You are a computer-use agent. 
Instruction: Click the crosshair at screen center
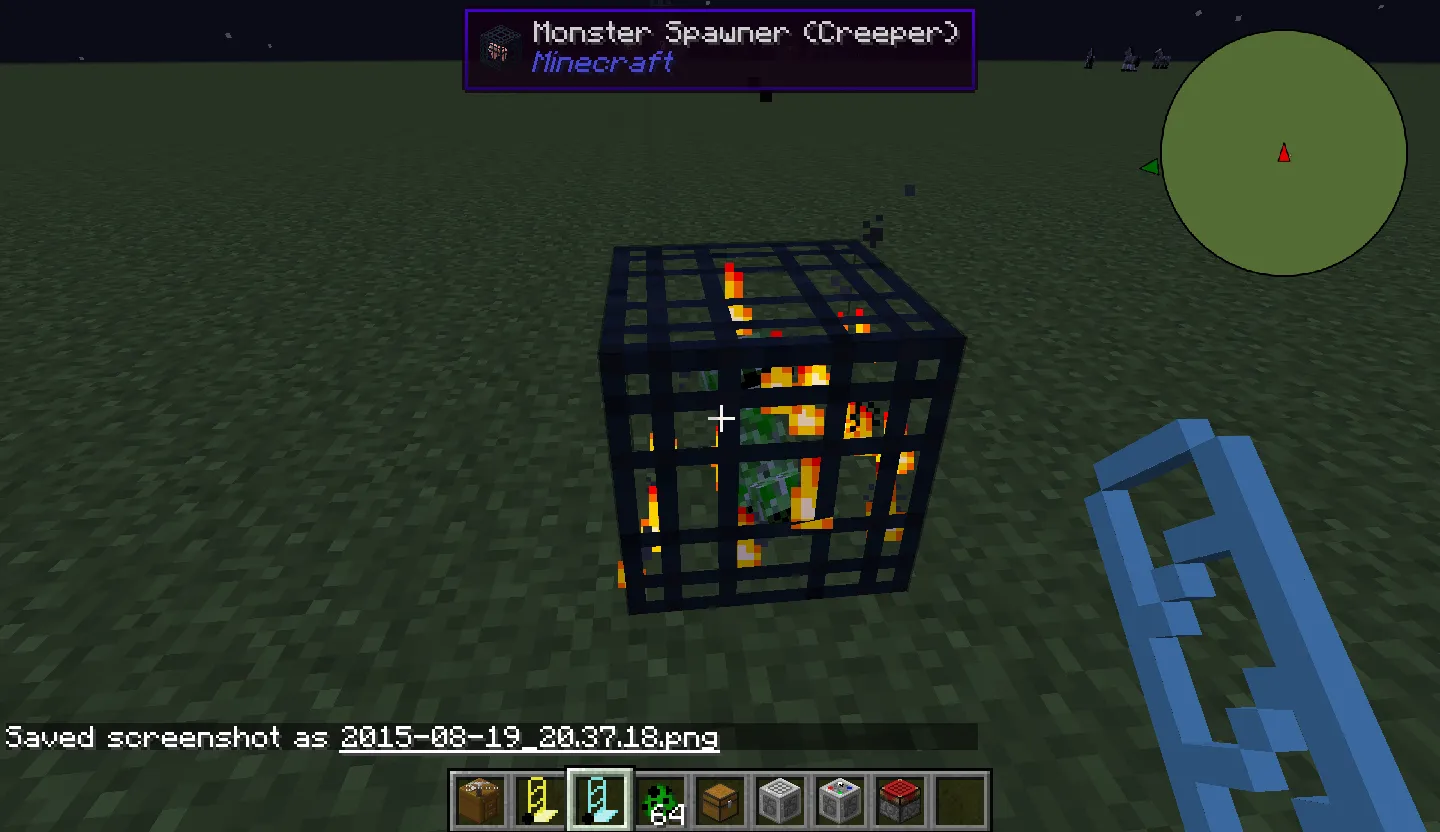(722, 419)
